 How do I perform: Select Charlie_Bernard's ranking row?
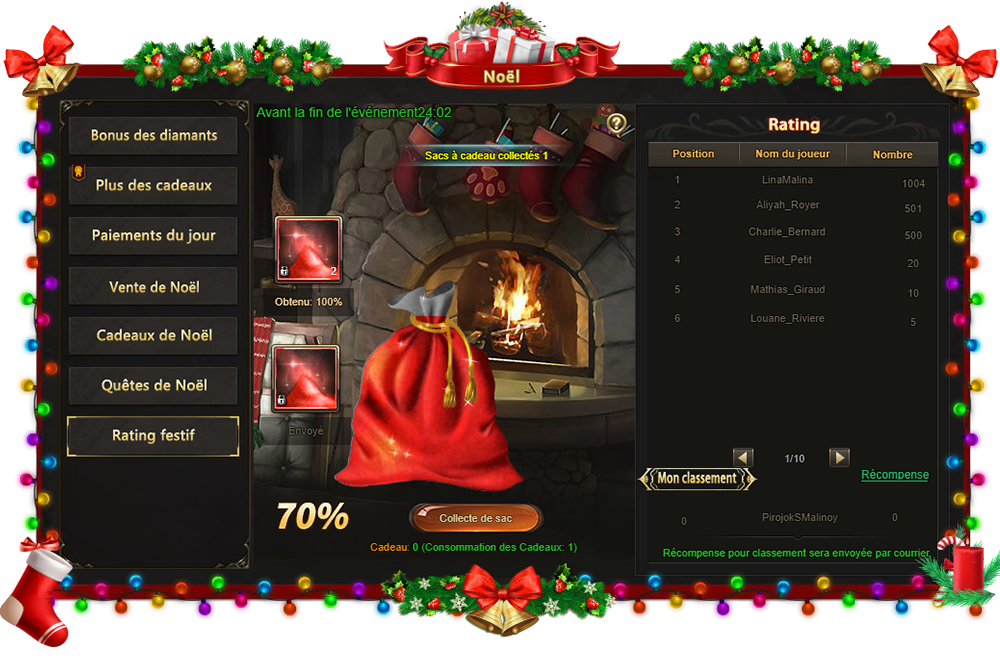(x=786, y=233)
